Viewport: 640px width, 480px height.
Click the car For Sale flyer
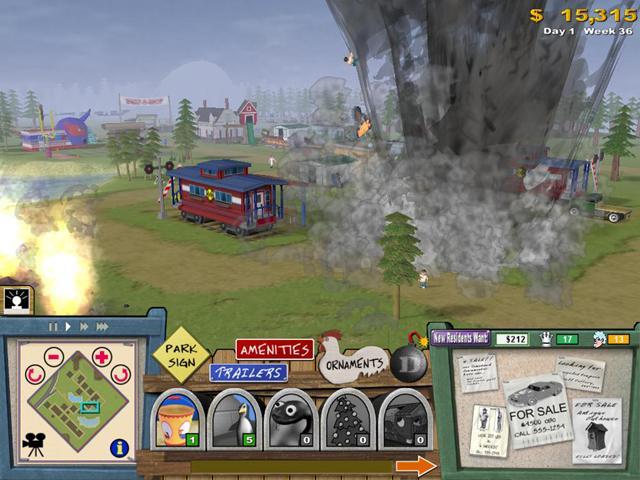pos(537,408)
